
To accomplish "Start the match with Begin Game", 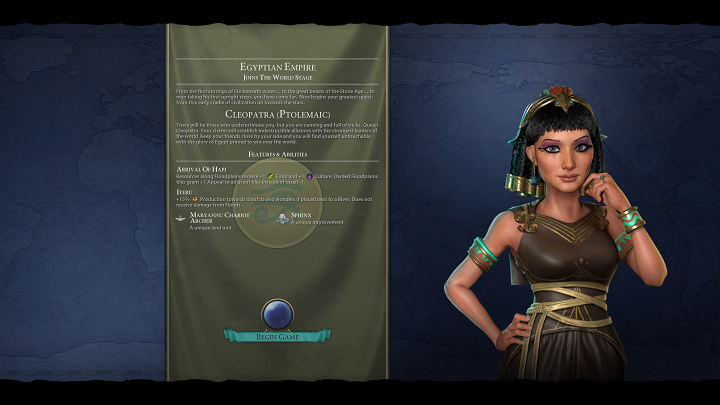I will click(276, 335).
